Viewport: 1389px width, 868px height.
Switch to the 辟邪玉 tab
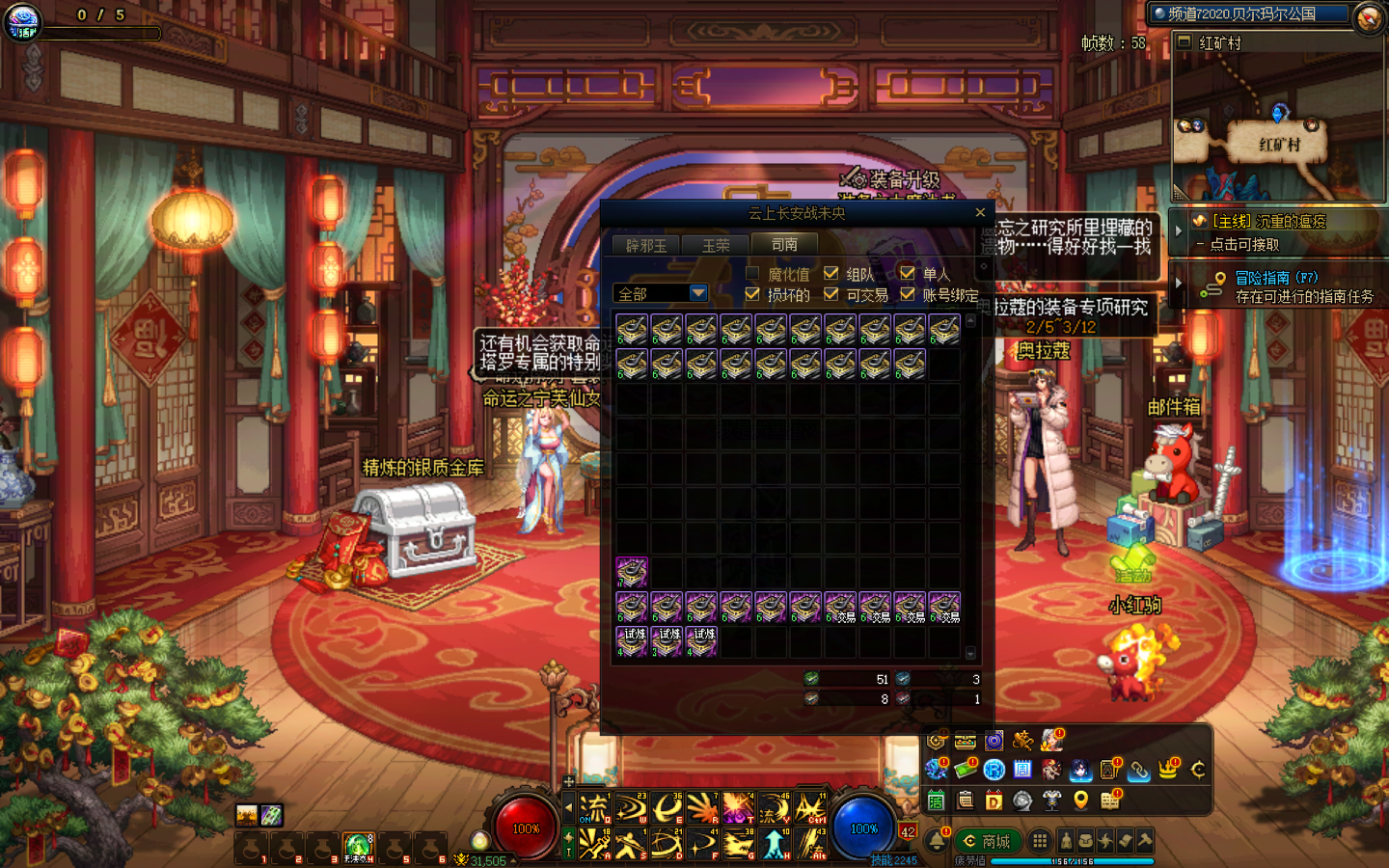click(645, 246)
